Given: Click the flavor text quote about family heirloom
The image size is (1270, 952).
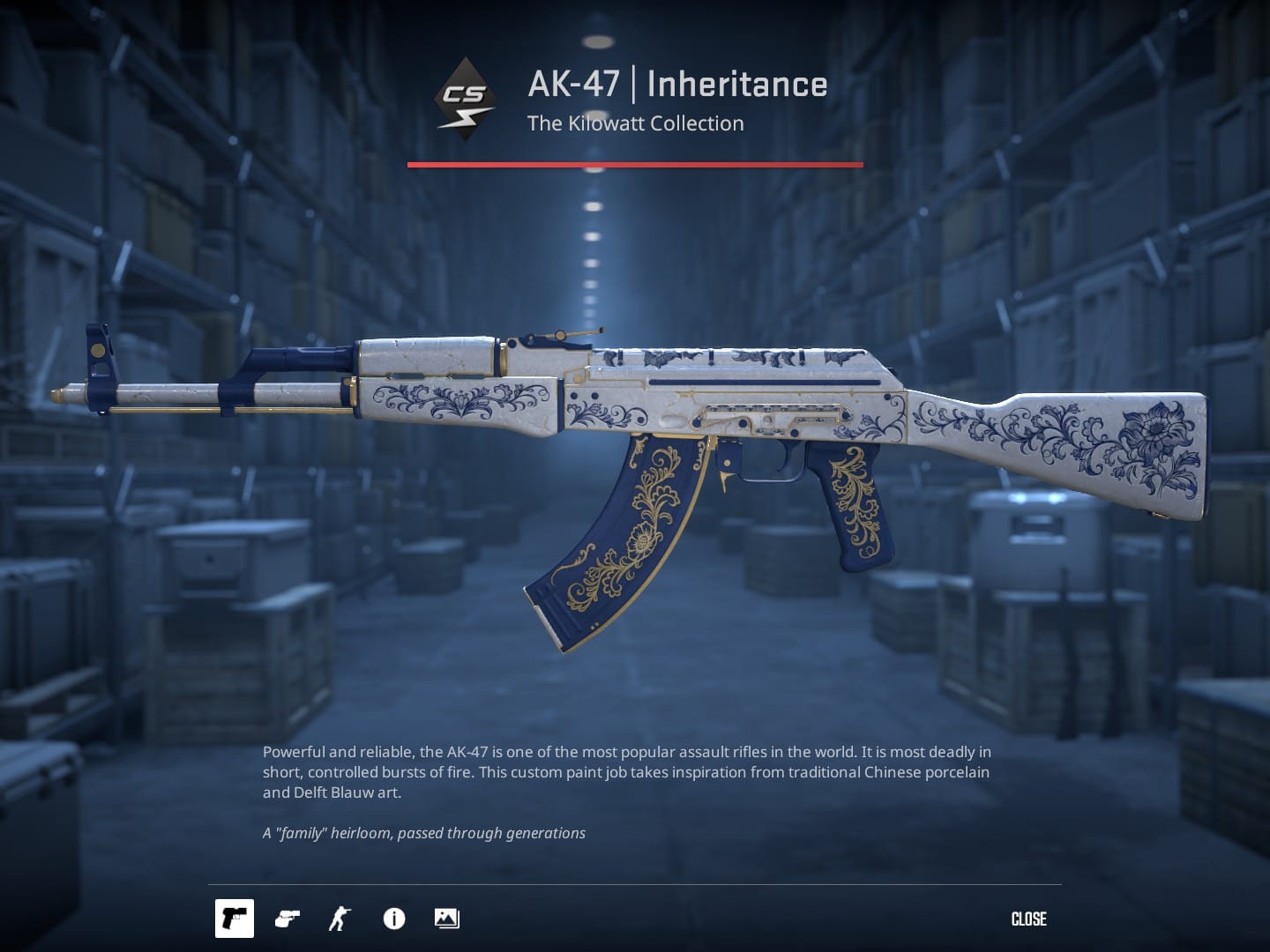Looking at the screenshot, I should [423, 832].
